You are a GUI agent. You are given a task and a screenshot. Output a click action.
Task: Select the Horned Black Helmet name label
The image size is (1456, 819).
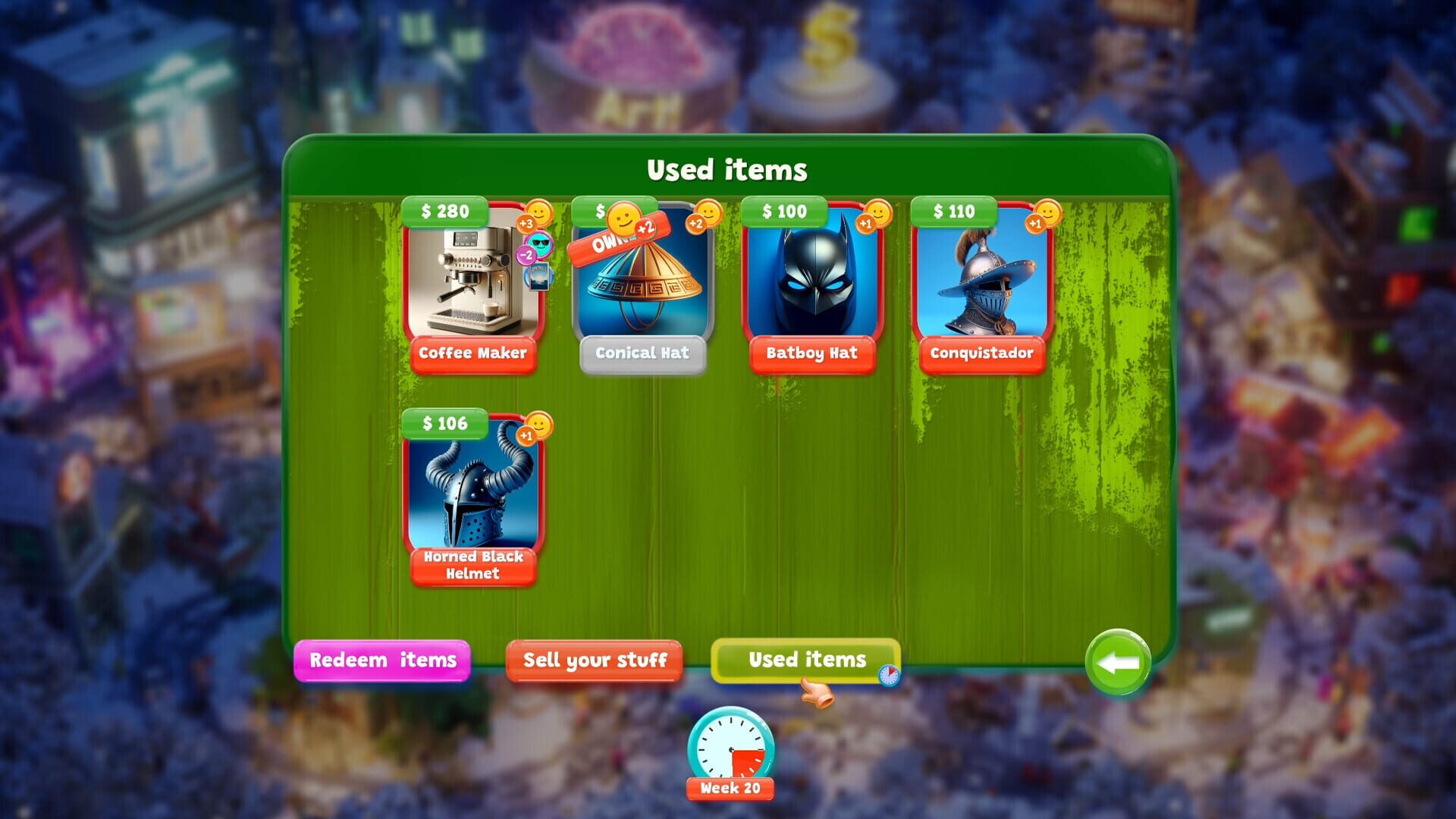[x=473, y=565]
